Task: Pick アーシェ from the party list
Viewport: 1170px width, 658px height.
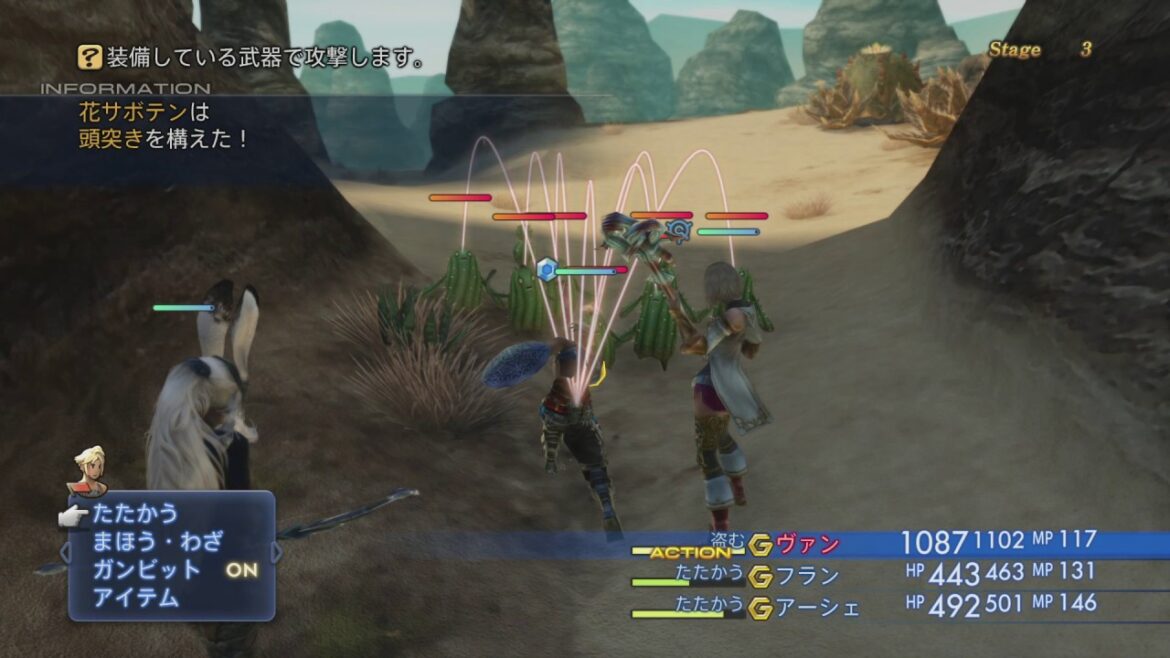Action: (818, 606)
